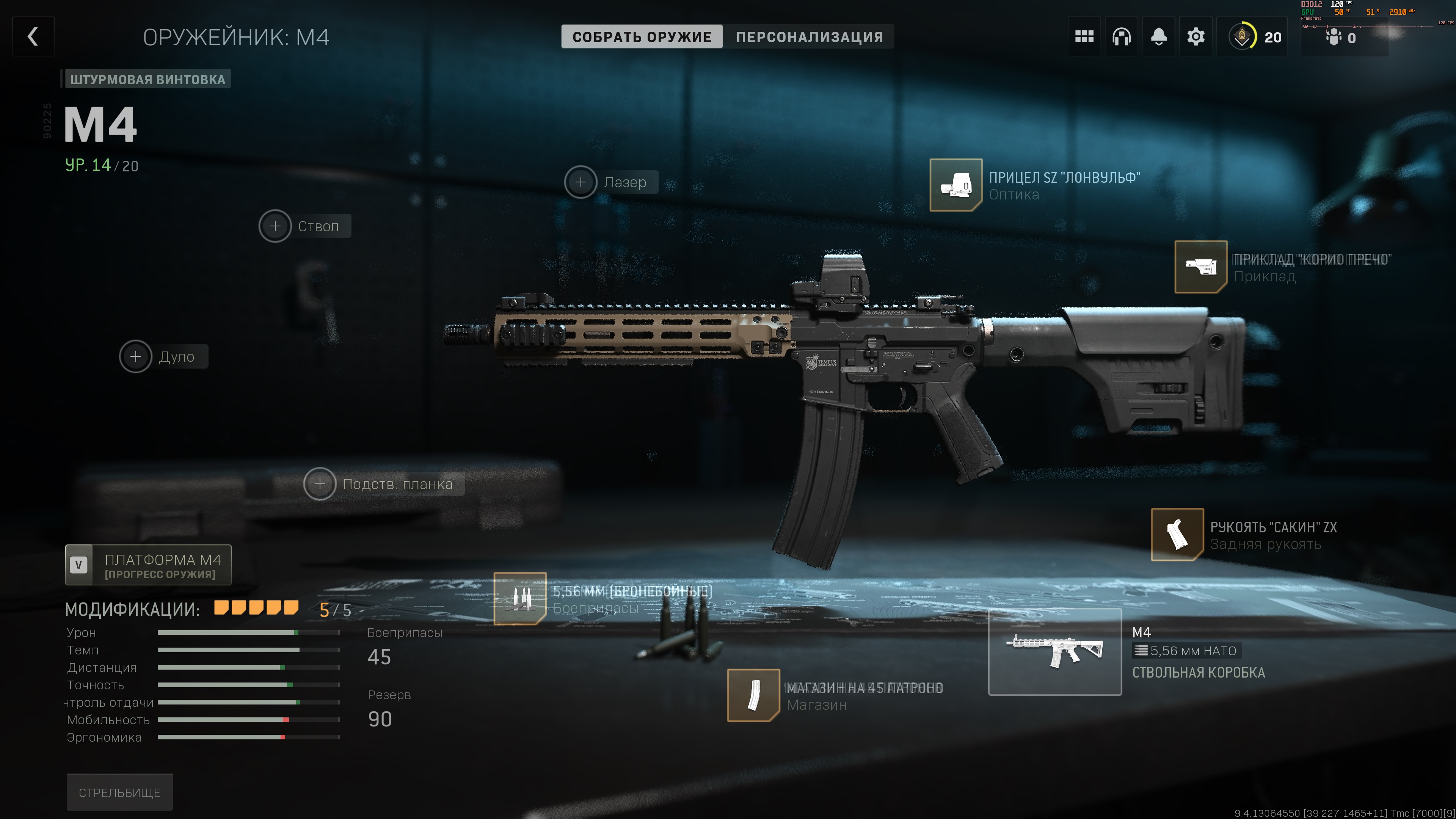Open the grid menu icon

tap(1084, 37)
